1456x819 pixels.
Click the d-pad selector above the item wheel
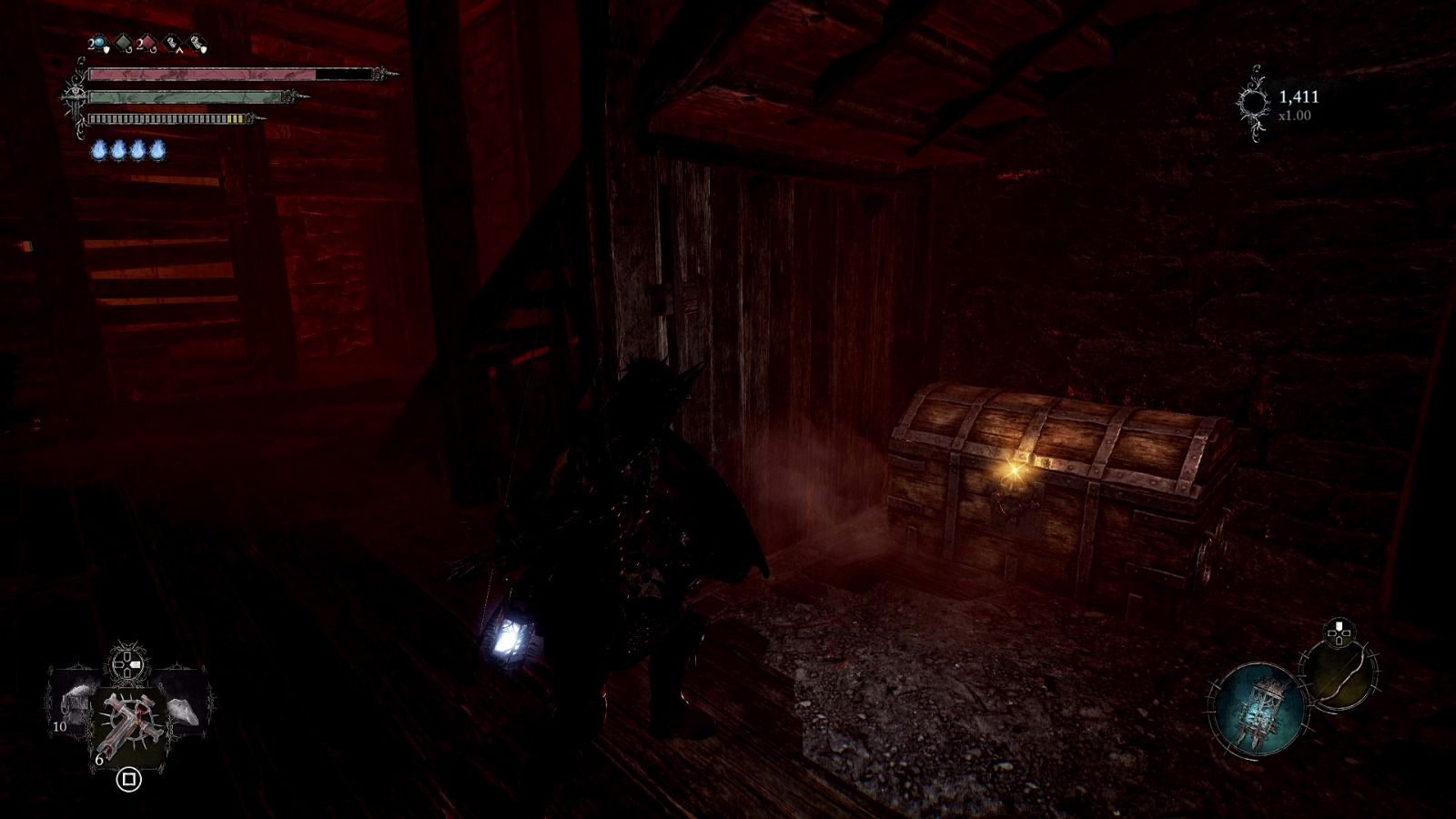click(x=126, y=665)
